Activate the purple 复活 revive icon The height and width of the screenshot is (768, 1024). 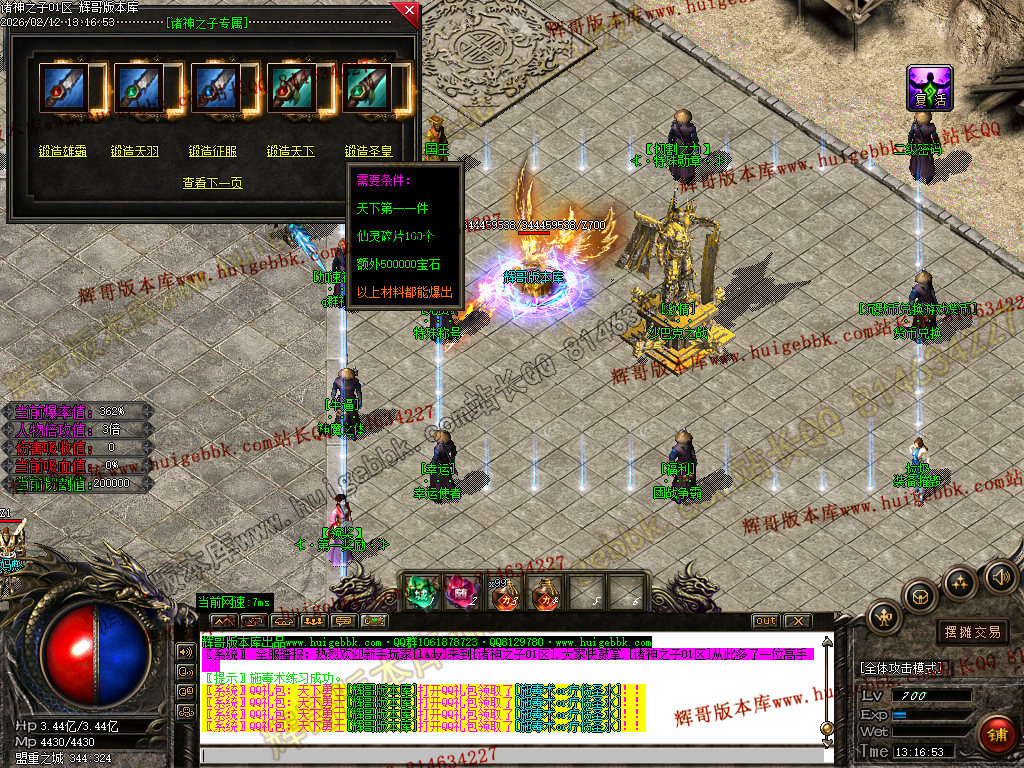coord(929,88)
